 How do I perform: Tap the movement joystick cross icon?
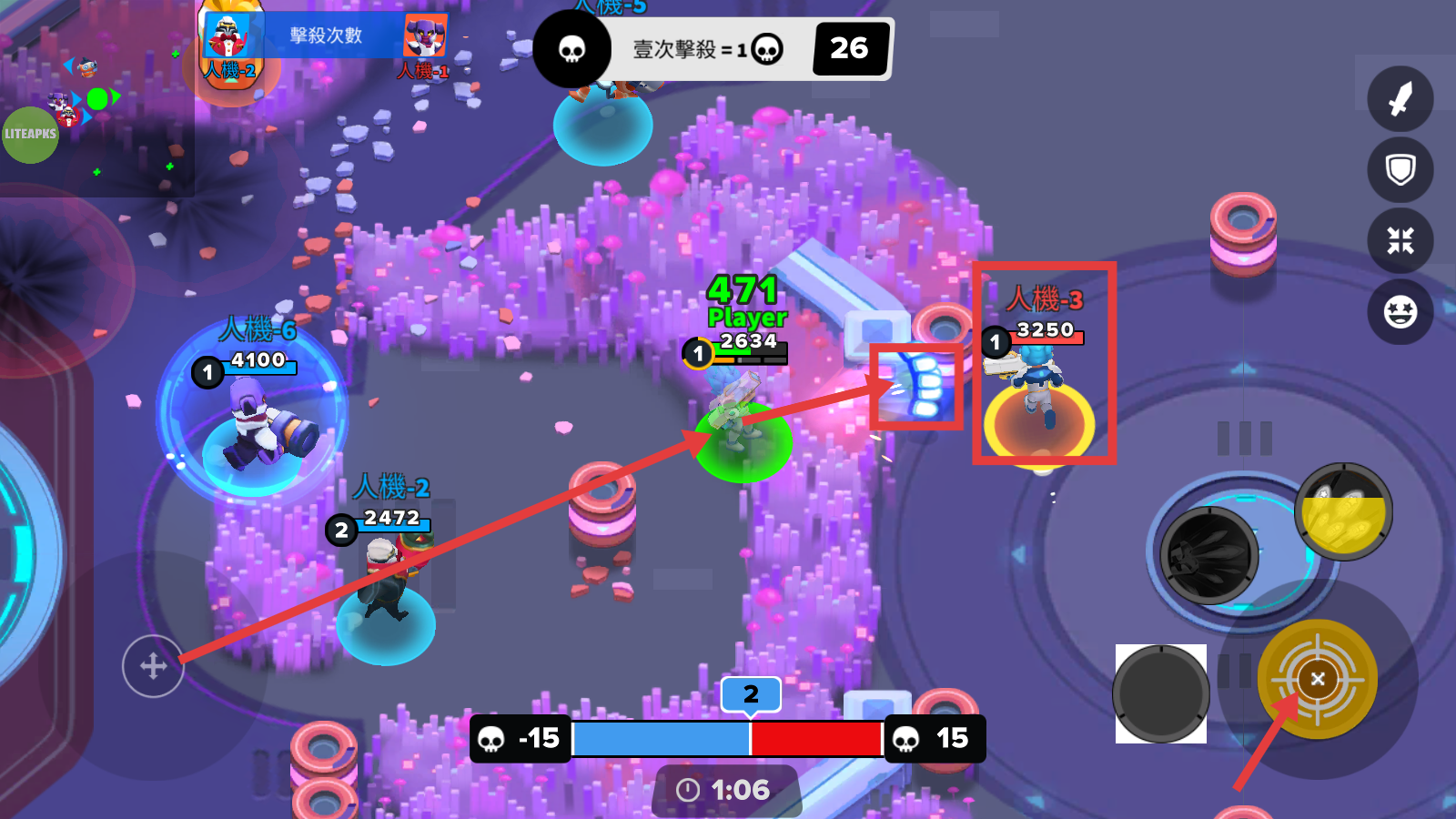(x=153, y=666)
